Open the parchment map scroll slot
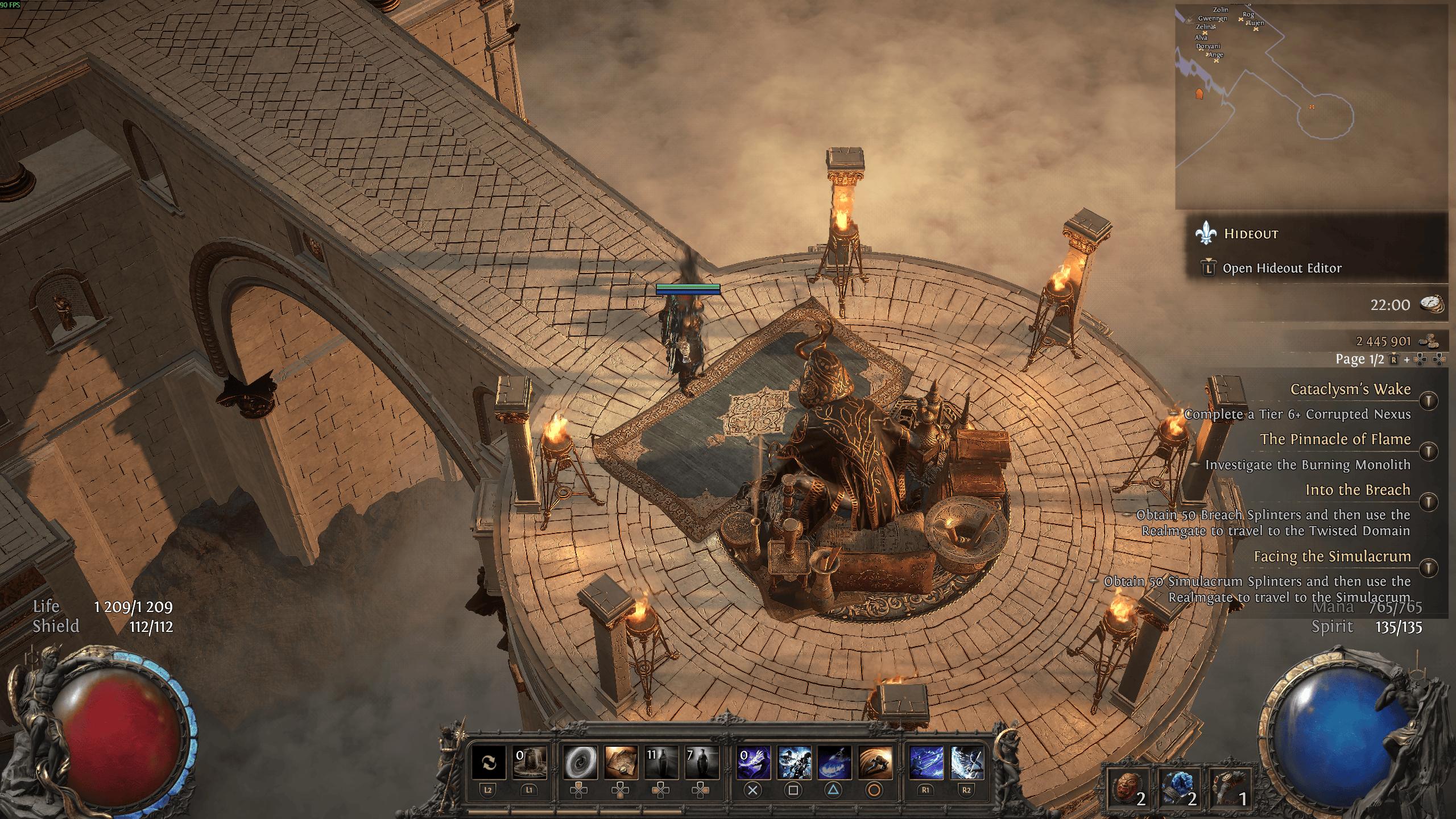1456x819 pixels. [x=621, y=763]
